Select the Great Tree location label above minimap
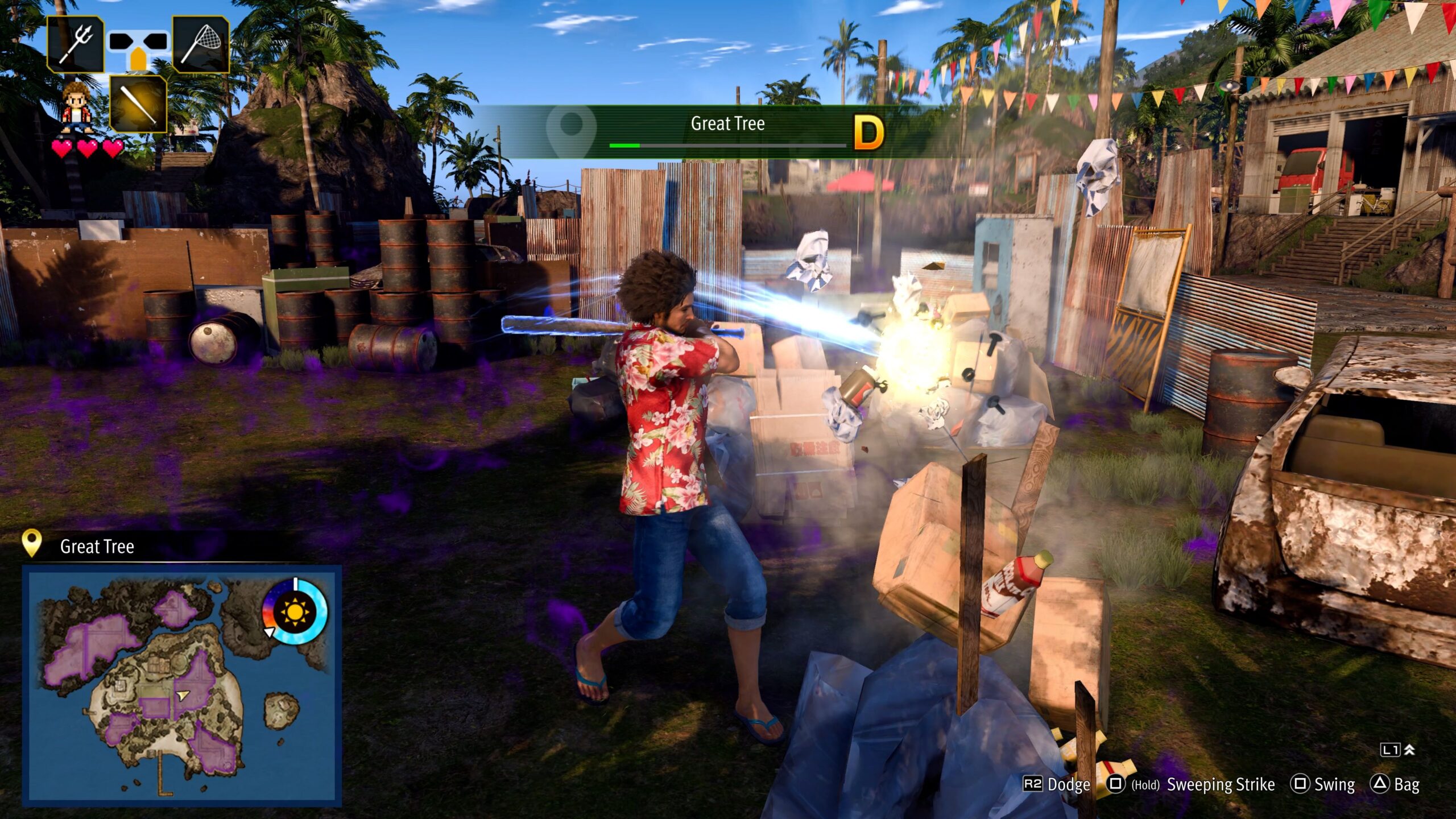 pyautogui.click(x=97, y=547)
